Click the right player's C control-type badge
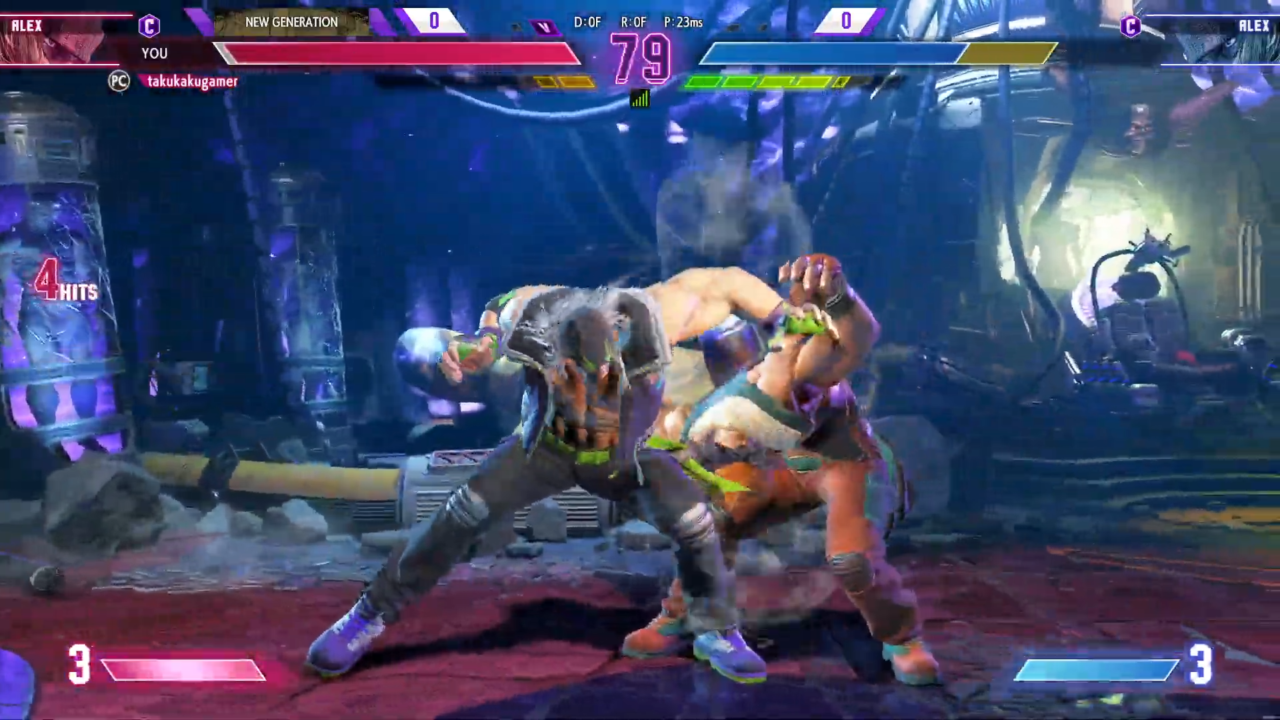 pos(1131,26)
